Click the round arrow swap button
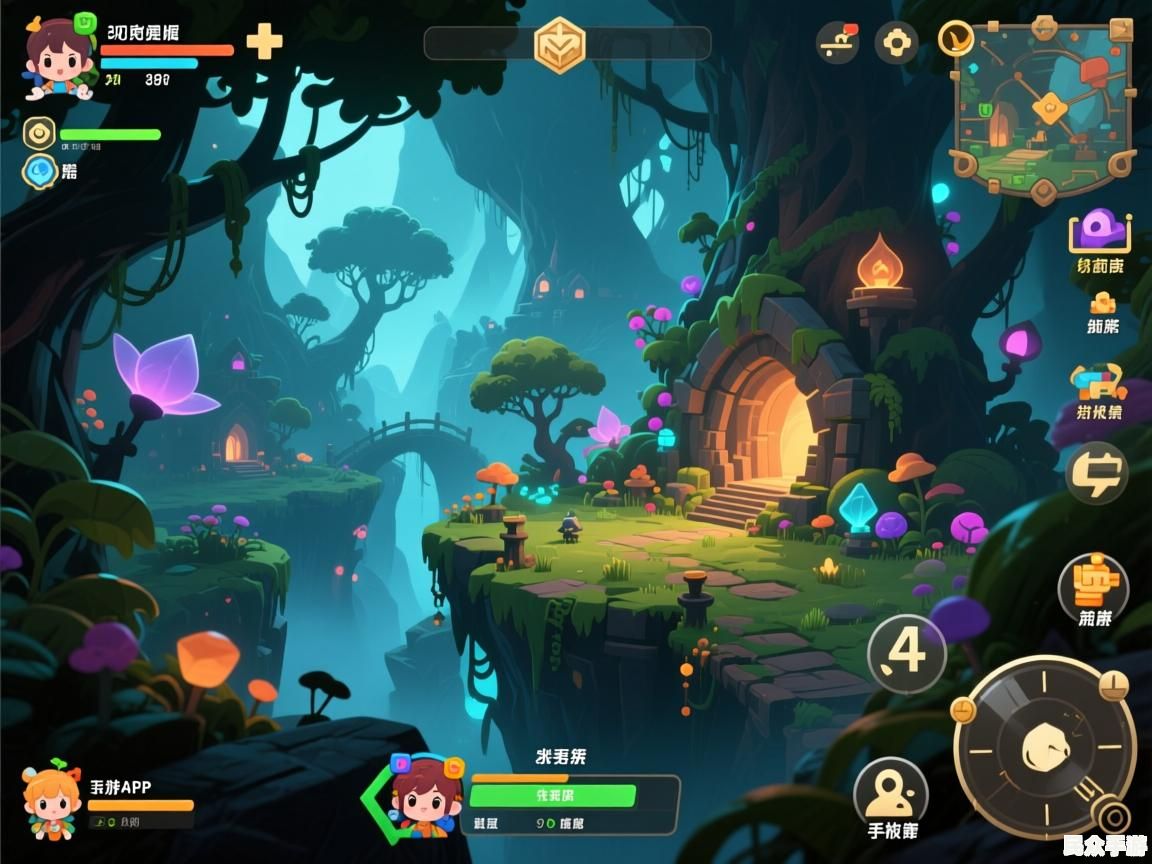1152x864 pixels. click(1096, 473)
